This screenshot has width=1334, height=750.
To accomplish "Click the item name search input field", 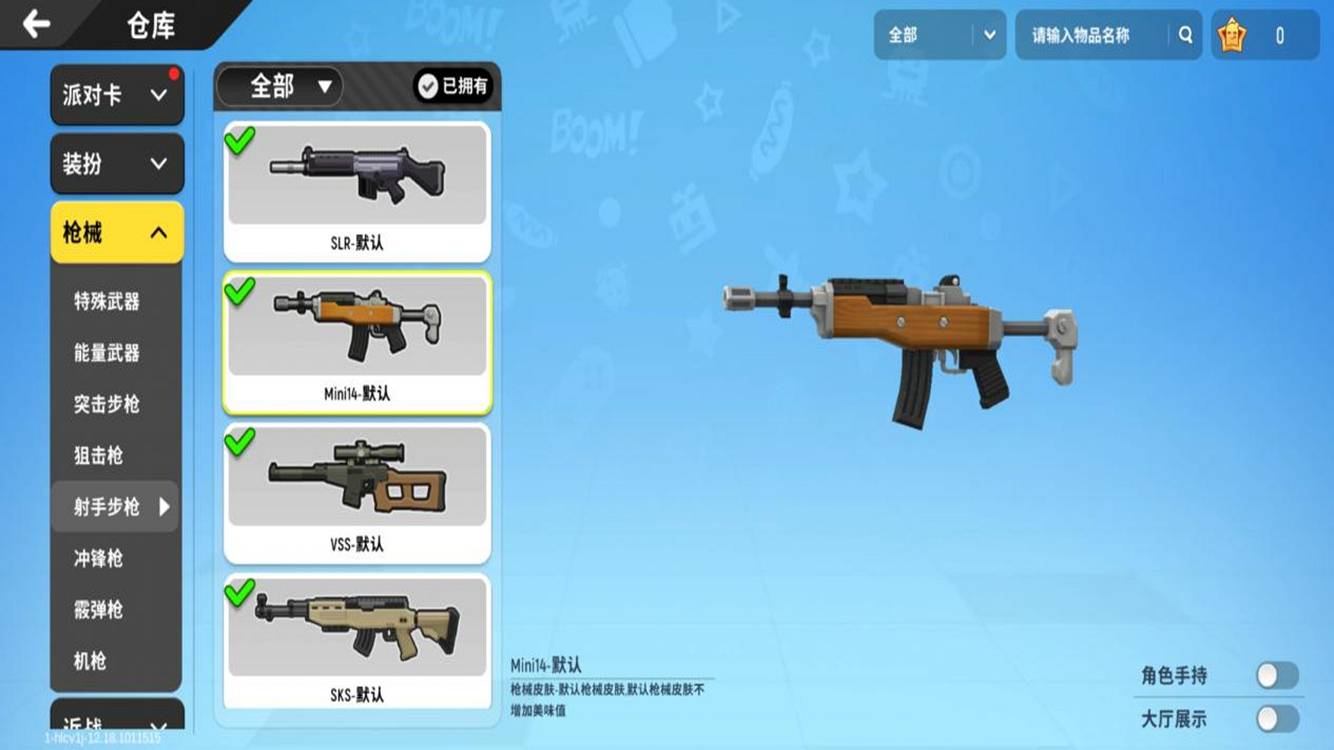I will point(1085,34).
